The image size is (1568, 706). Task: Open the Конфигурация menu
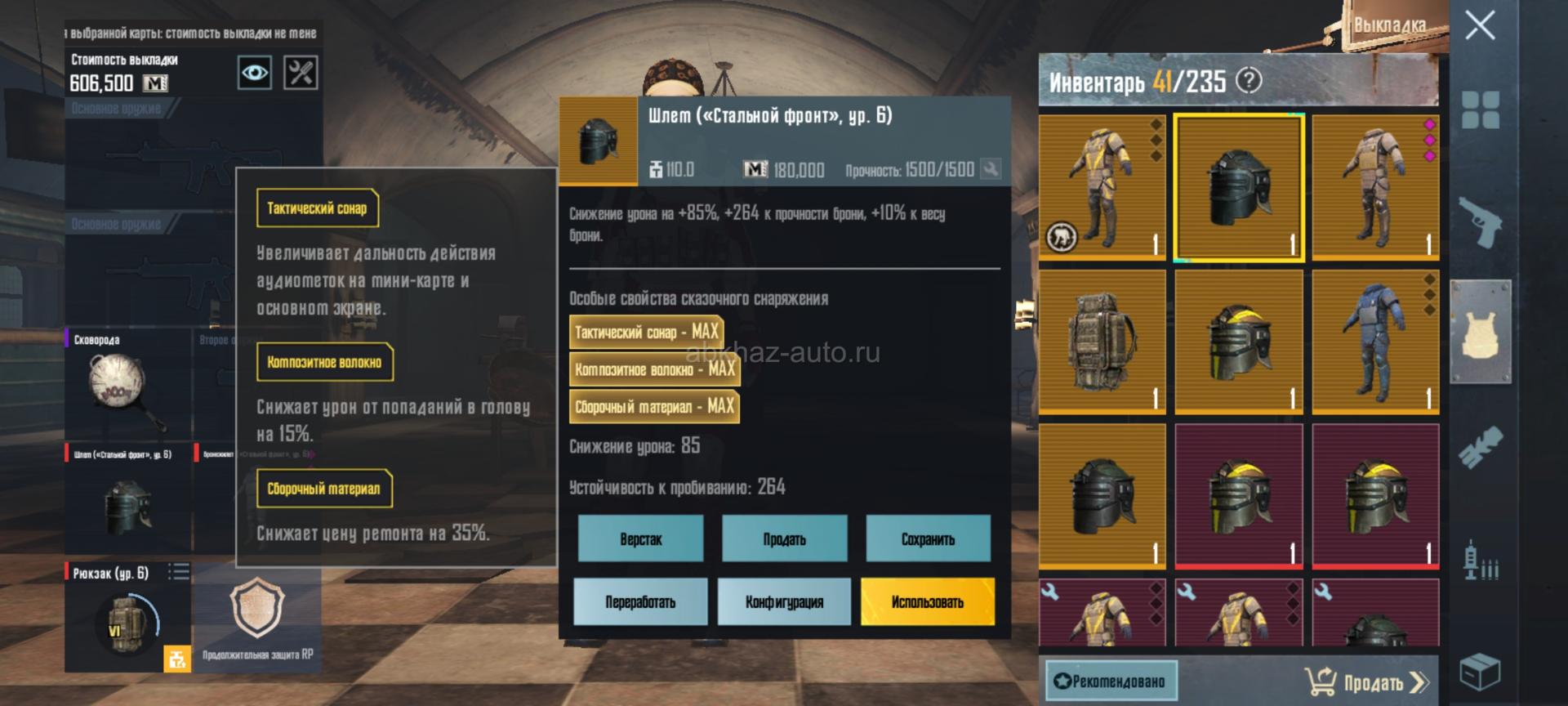(784, 601)
